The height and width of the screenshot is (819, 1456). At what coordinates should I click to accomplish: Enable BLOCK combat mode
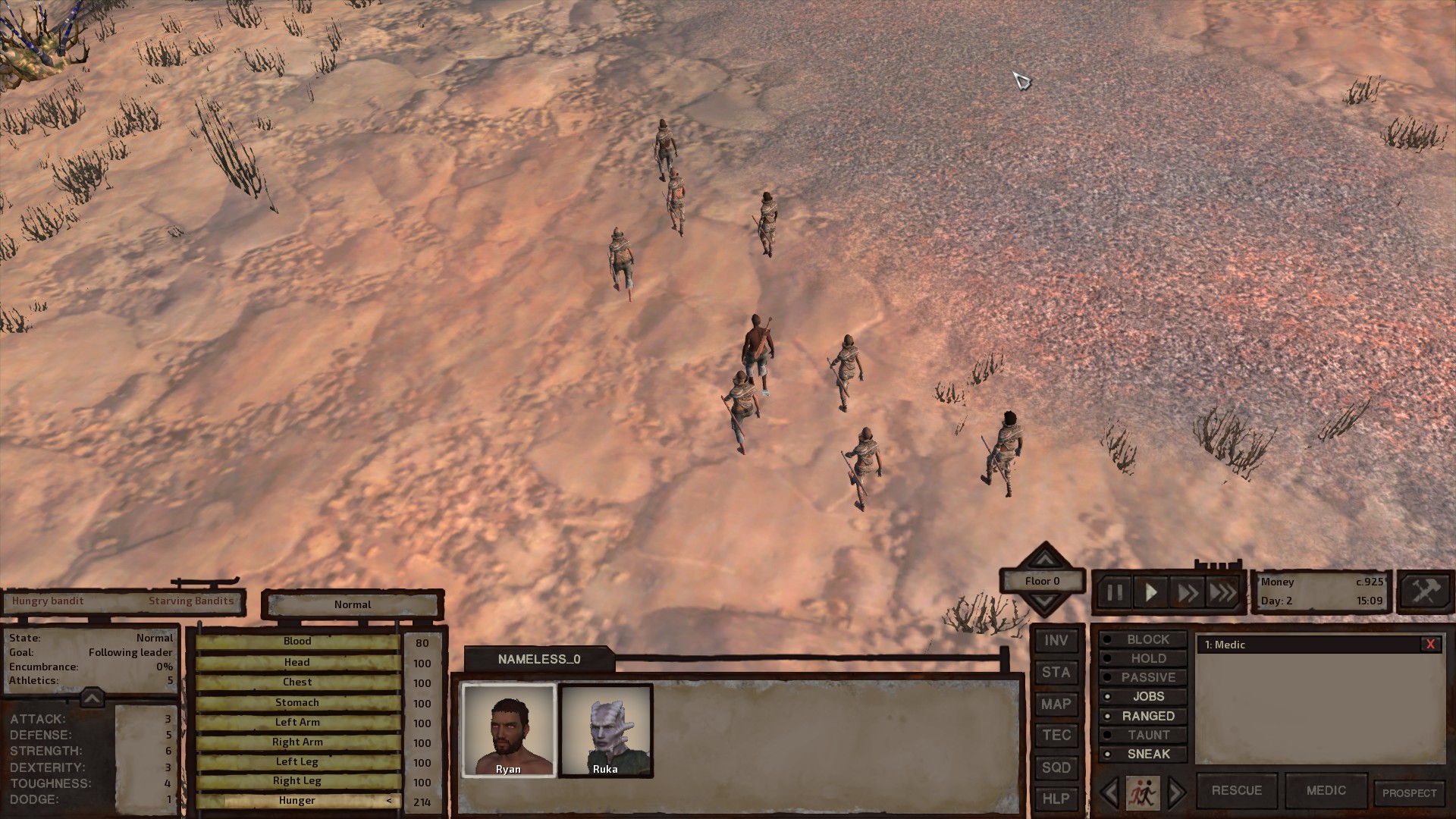point(1144,639)
